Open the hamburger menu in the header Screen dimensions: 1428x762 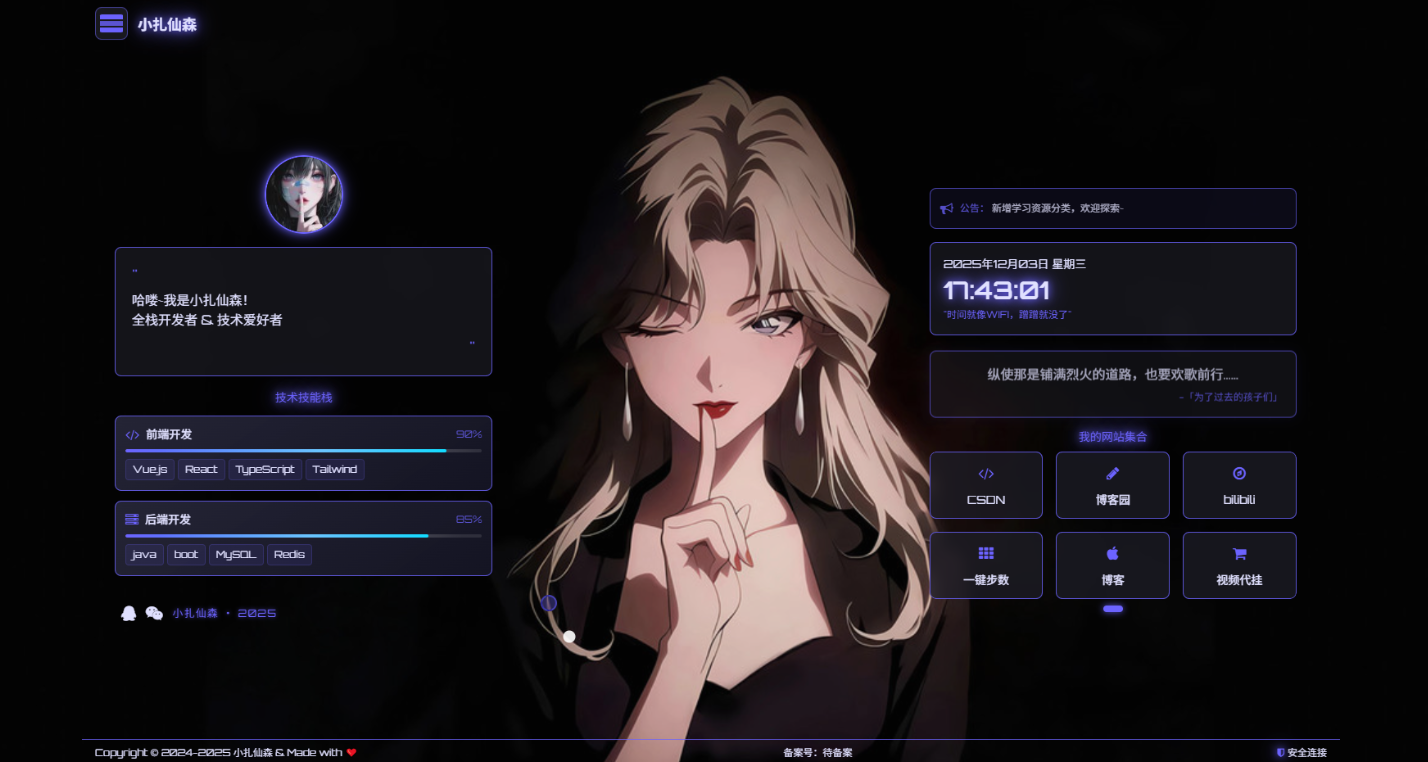[111, 24]
